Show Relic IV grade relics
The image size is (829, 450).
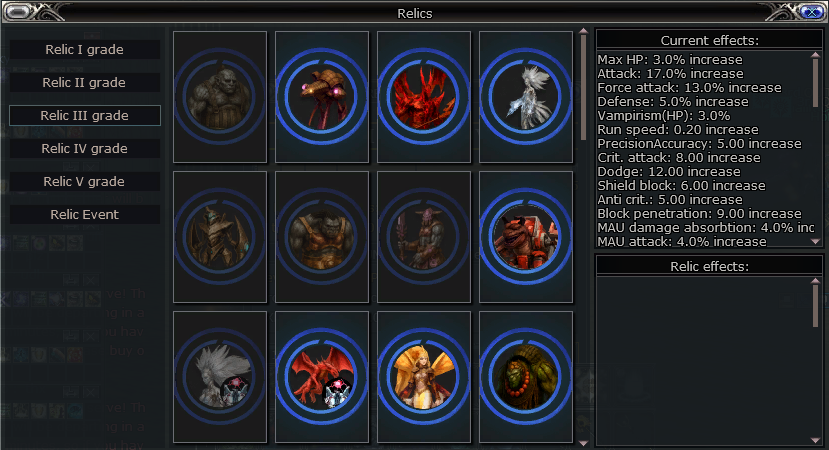point(85,149)
